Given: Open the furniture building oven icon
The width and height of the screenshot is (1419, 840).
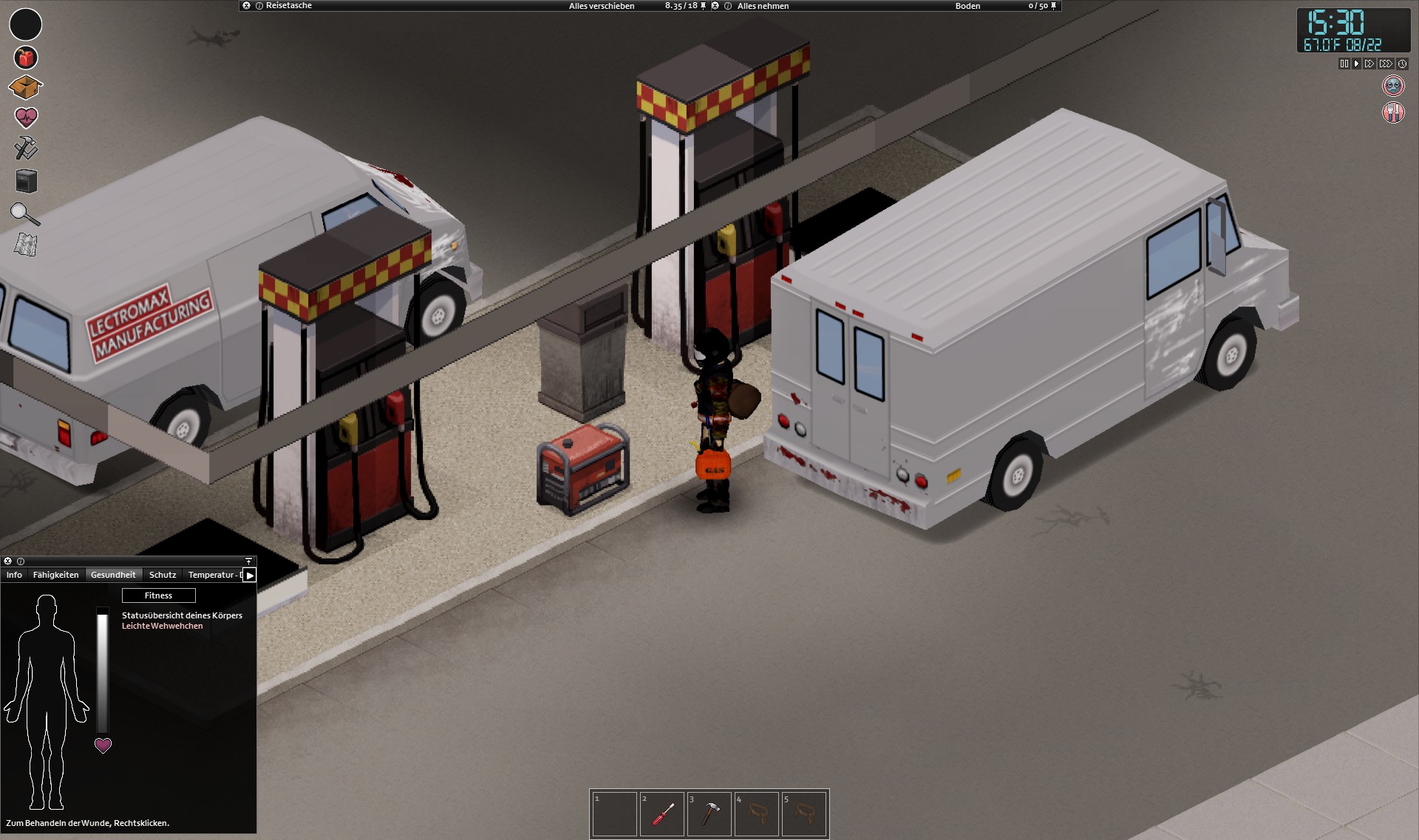Looking at the screenshot, I should click(x=26, y=182).
